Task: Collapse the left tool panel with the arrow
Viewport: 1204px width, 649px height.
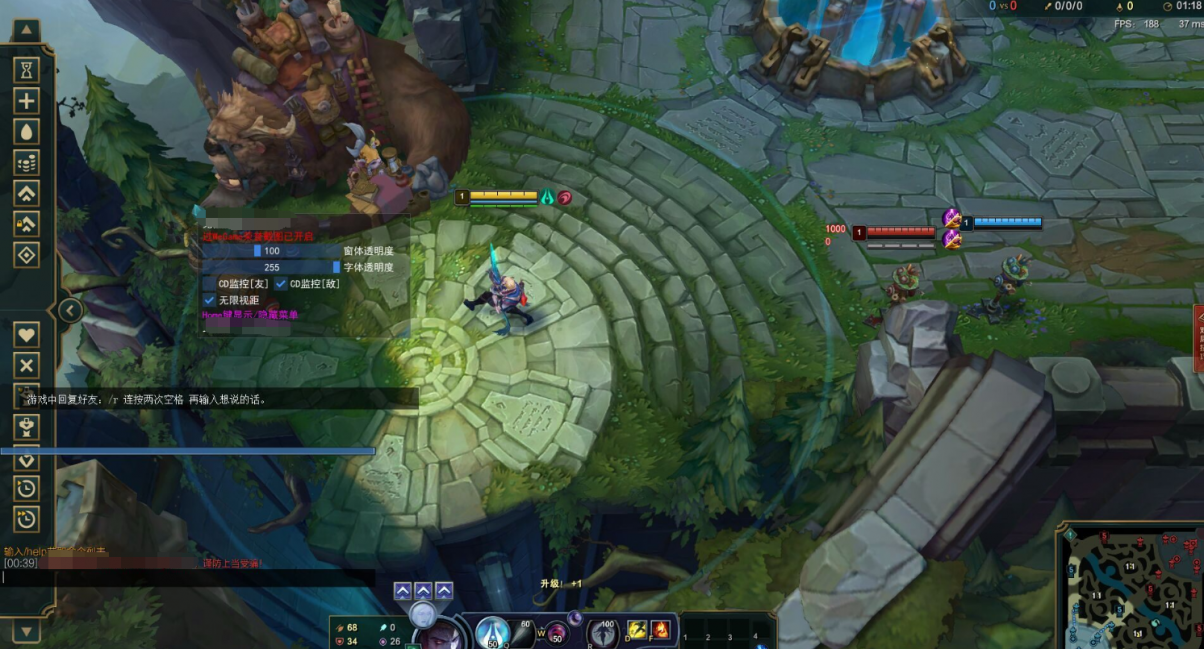Action: pos(69,311)
